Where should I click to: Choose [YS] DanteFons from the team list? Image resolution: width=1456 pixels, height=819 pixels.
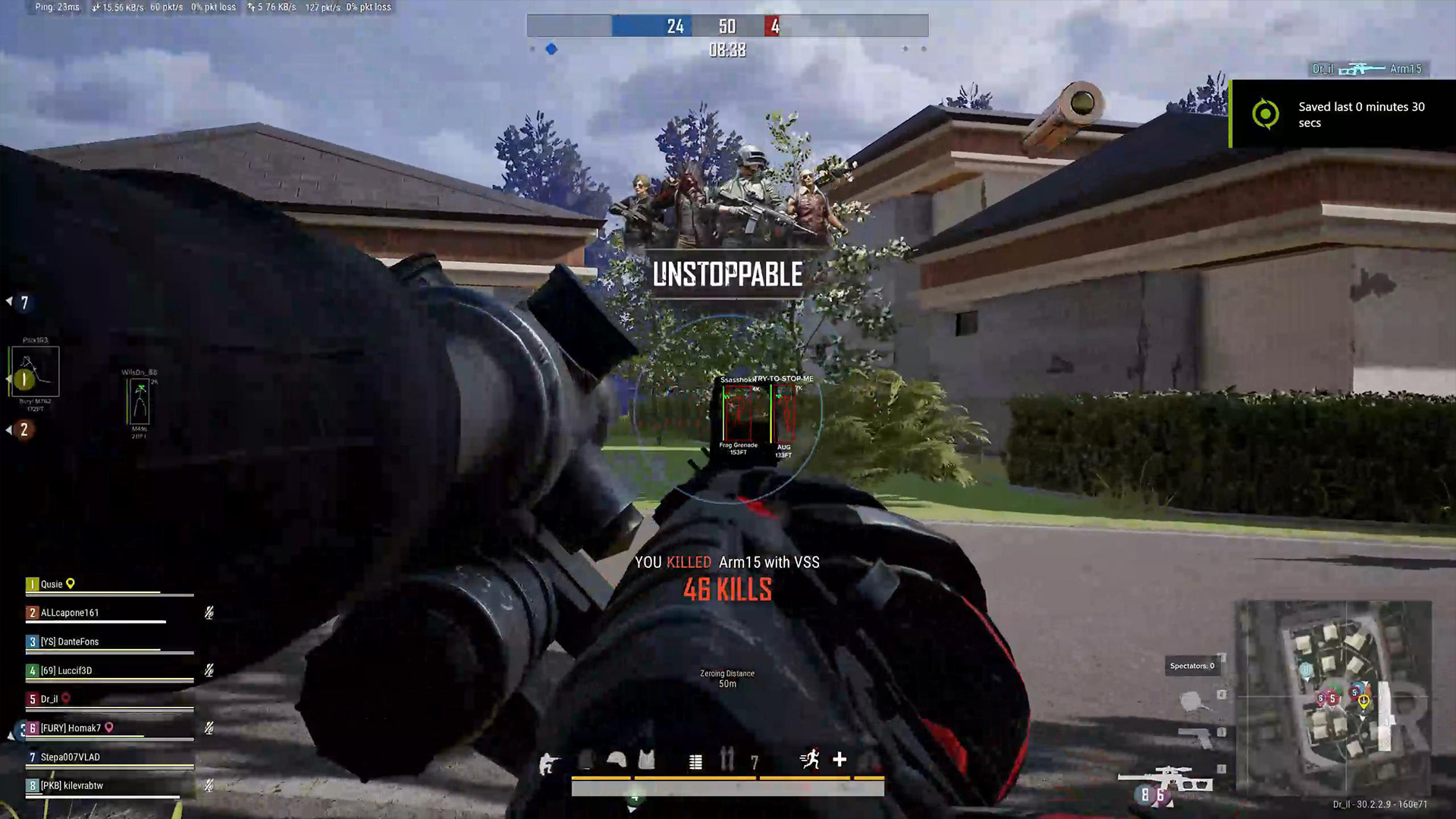coord(70,642)
